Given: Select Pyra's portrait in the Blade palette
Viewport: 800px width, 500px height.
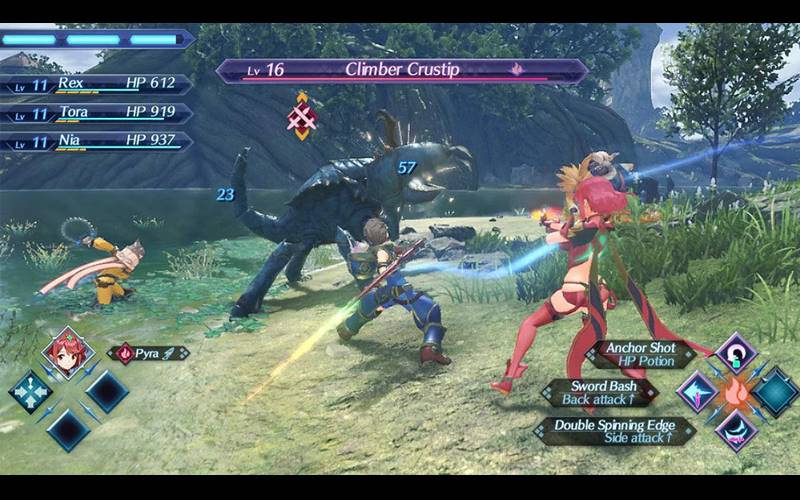Looking at the screenshot, I should click(x=68, y=352).
